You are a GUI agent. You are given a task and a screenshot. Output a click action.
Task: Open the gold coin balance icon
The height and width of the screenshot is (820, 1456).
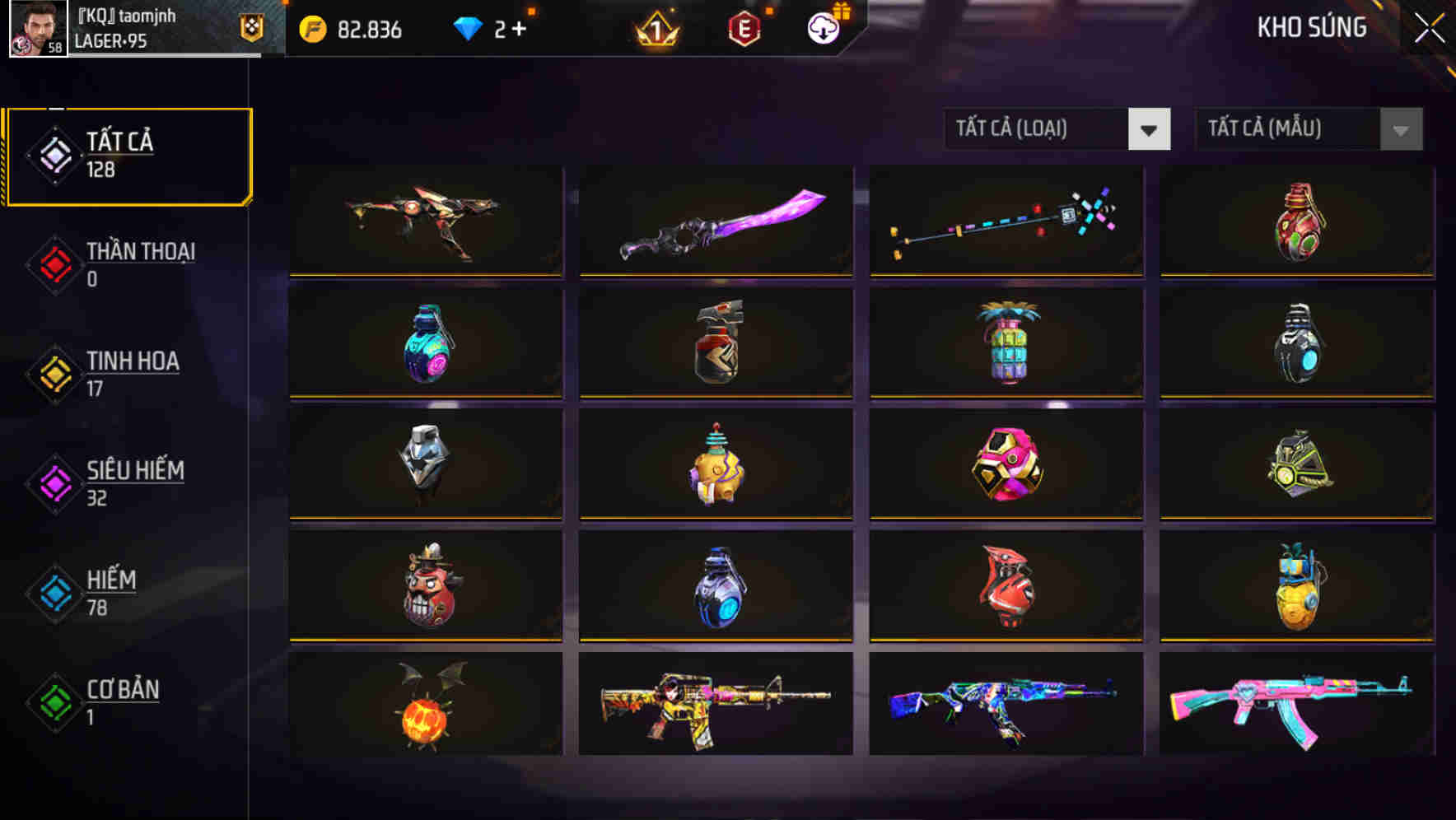point(313,27)
